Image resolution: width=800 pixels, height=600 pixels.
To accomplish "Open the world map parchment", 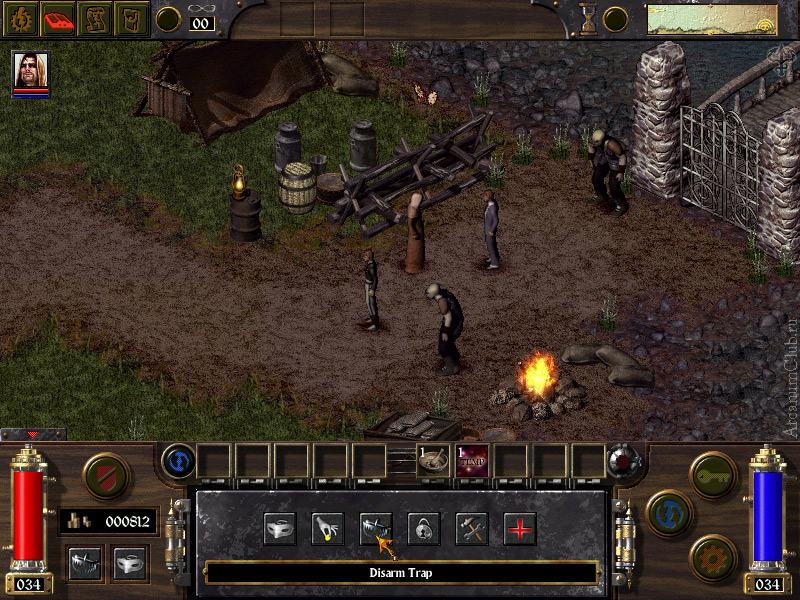I will 712,19.
